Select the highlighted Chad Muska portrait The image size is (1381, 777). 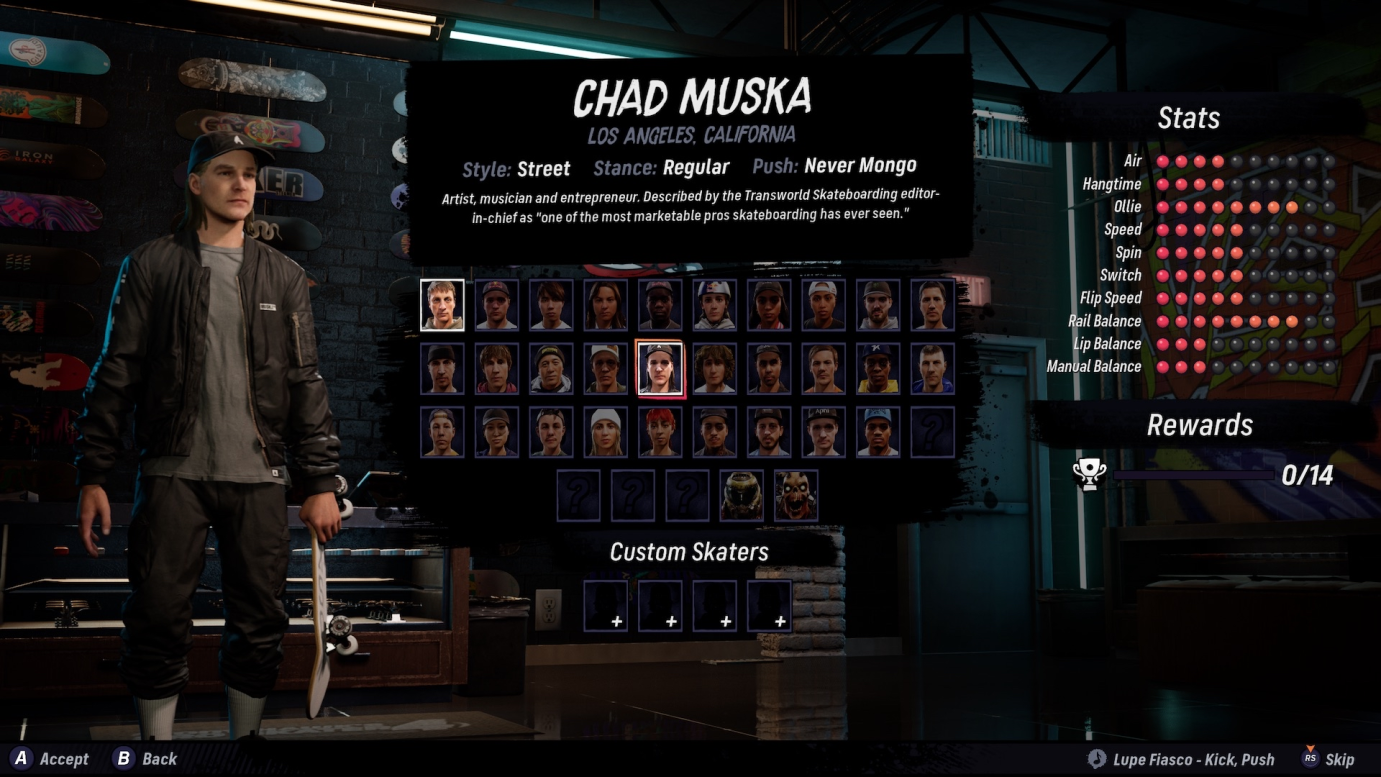[660, 369]
